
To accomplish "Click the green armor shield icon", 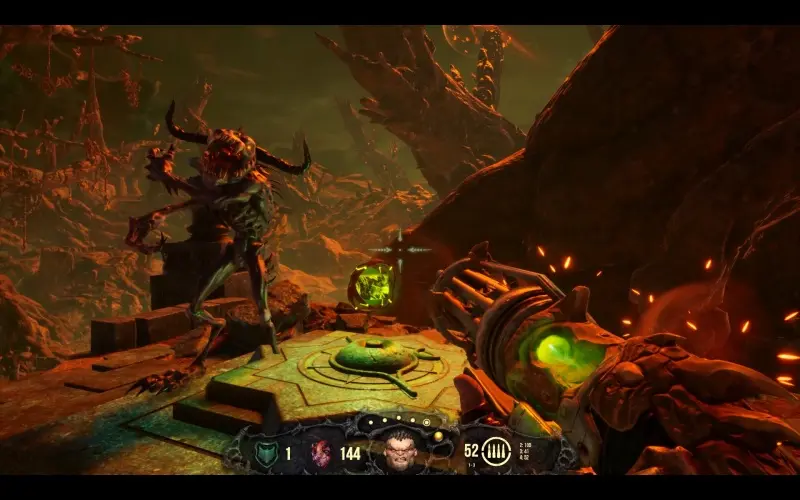I will 265,453.
